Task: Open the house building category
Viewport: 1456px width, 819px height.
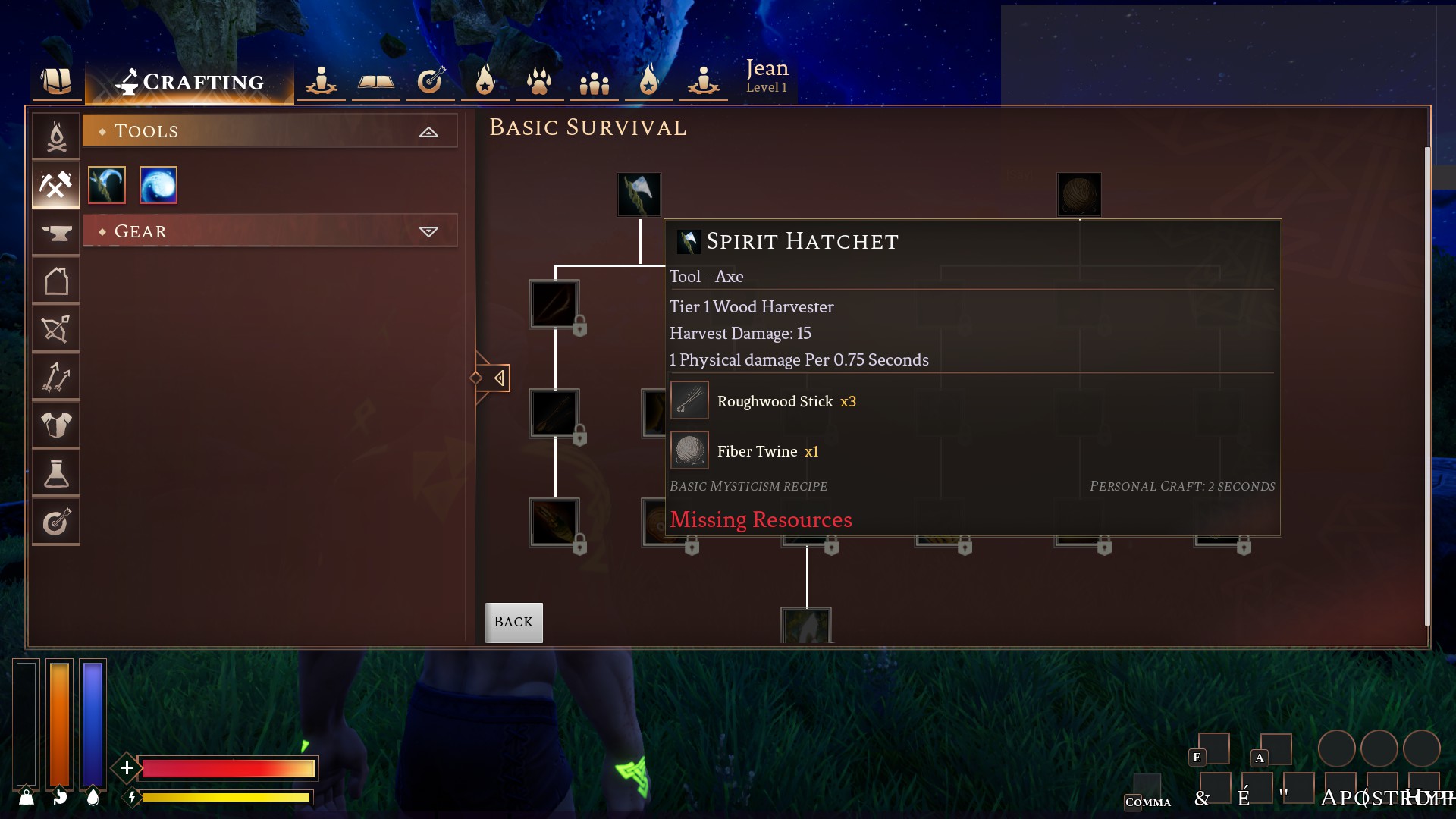Action: pos(56,280)
